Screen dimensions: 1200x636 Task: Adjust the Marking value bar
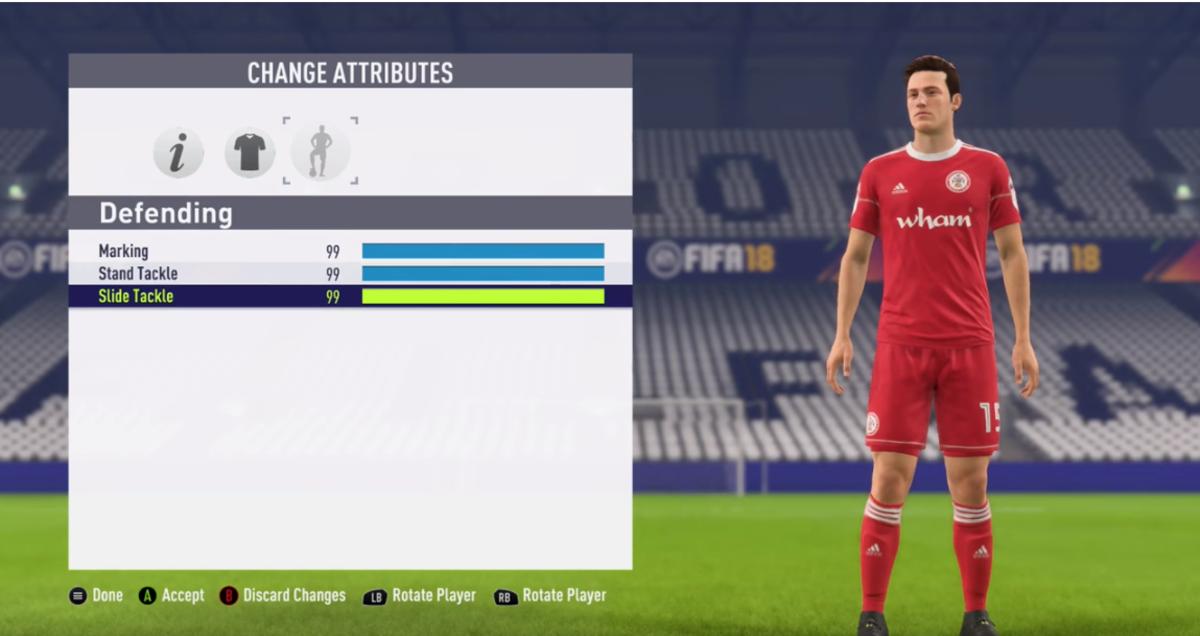pos(483,251)
